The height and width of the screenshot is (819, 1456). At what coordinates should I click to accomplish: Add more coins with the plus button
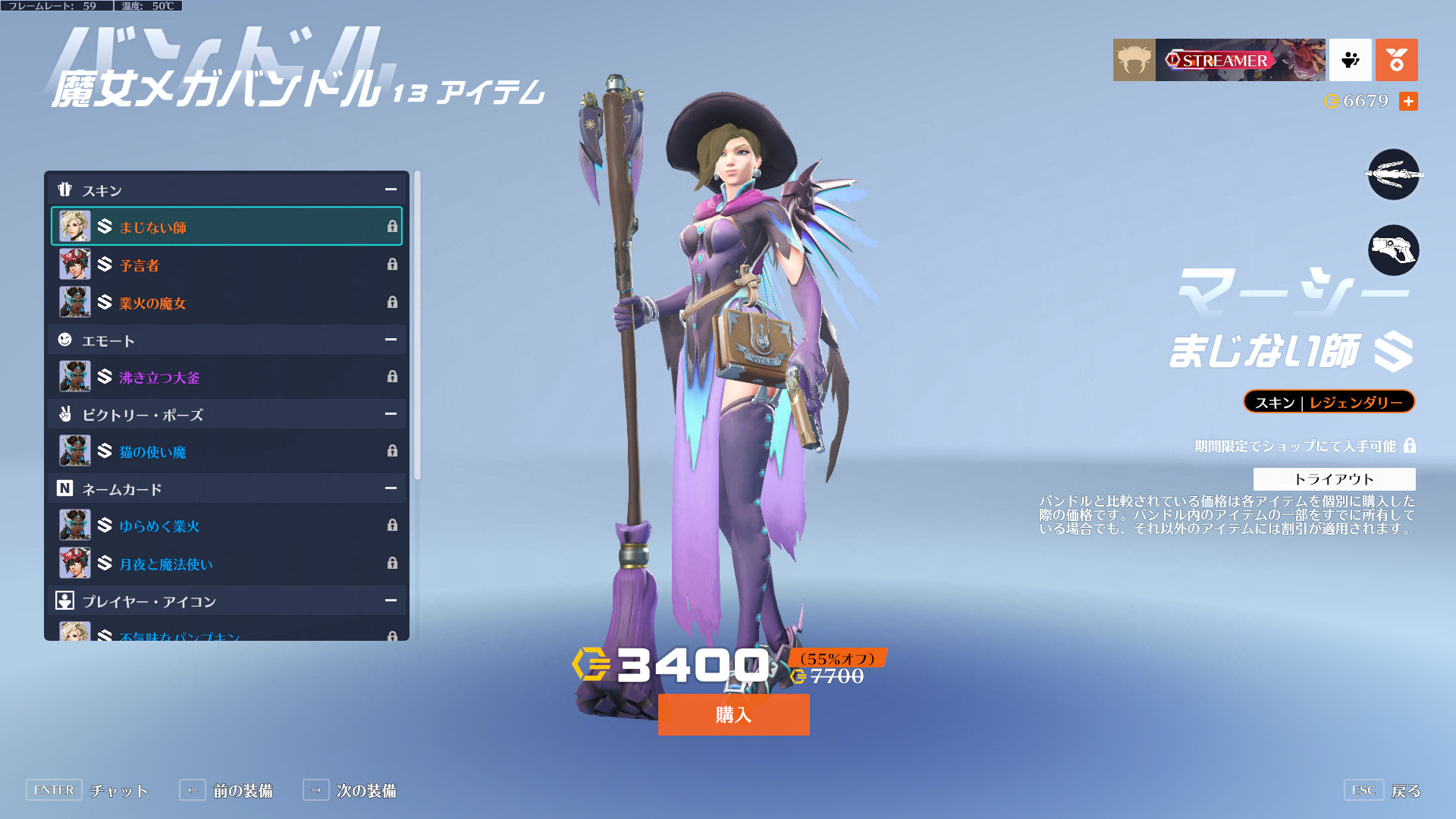tap(1408, 101)
